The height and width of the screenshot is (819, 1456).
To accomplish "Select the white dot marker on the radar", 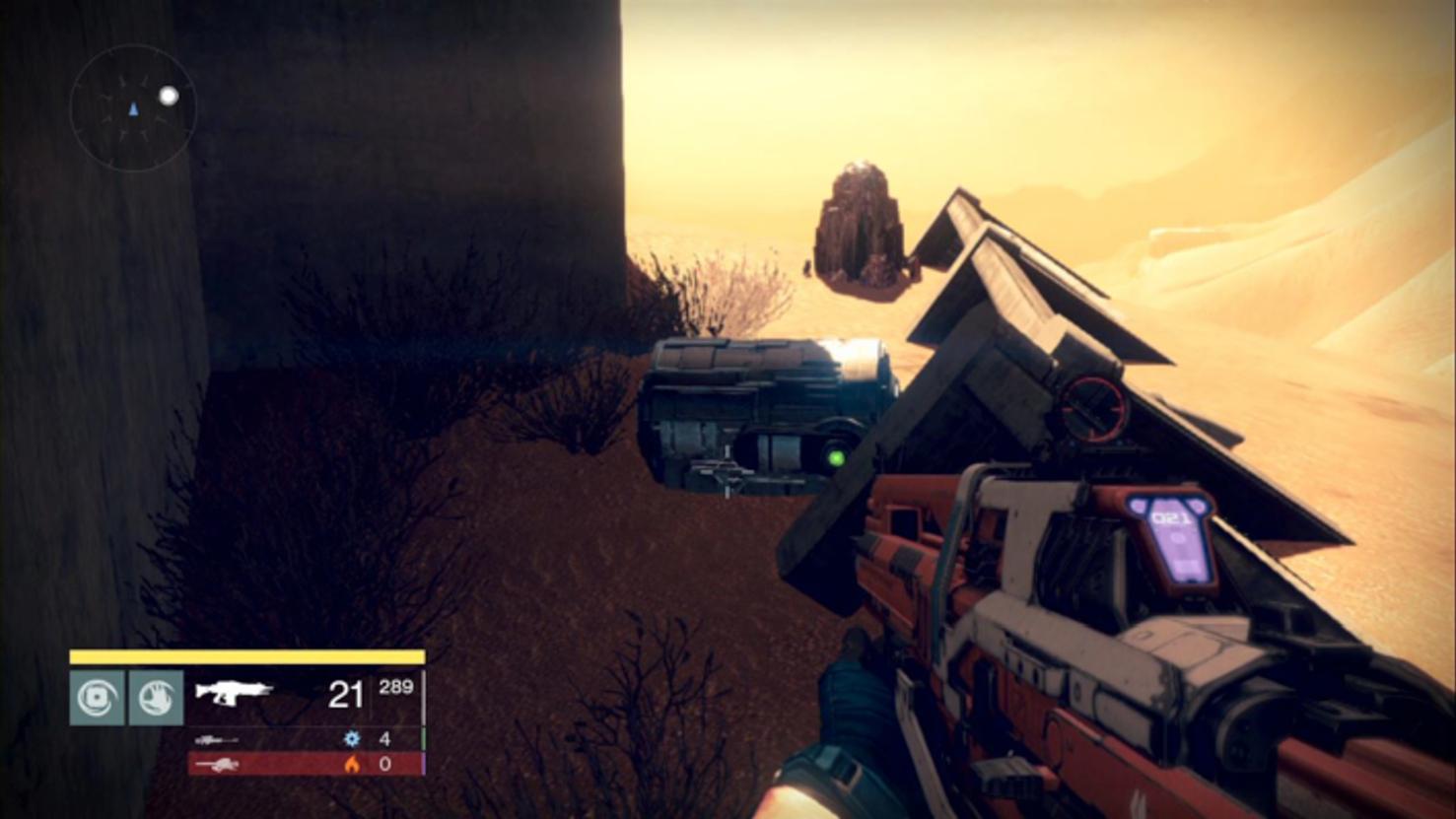I will tap(169, 96).
